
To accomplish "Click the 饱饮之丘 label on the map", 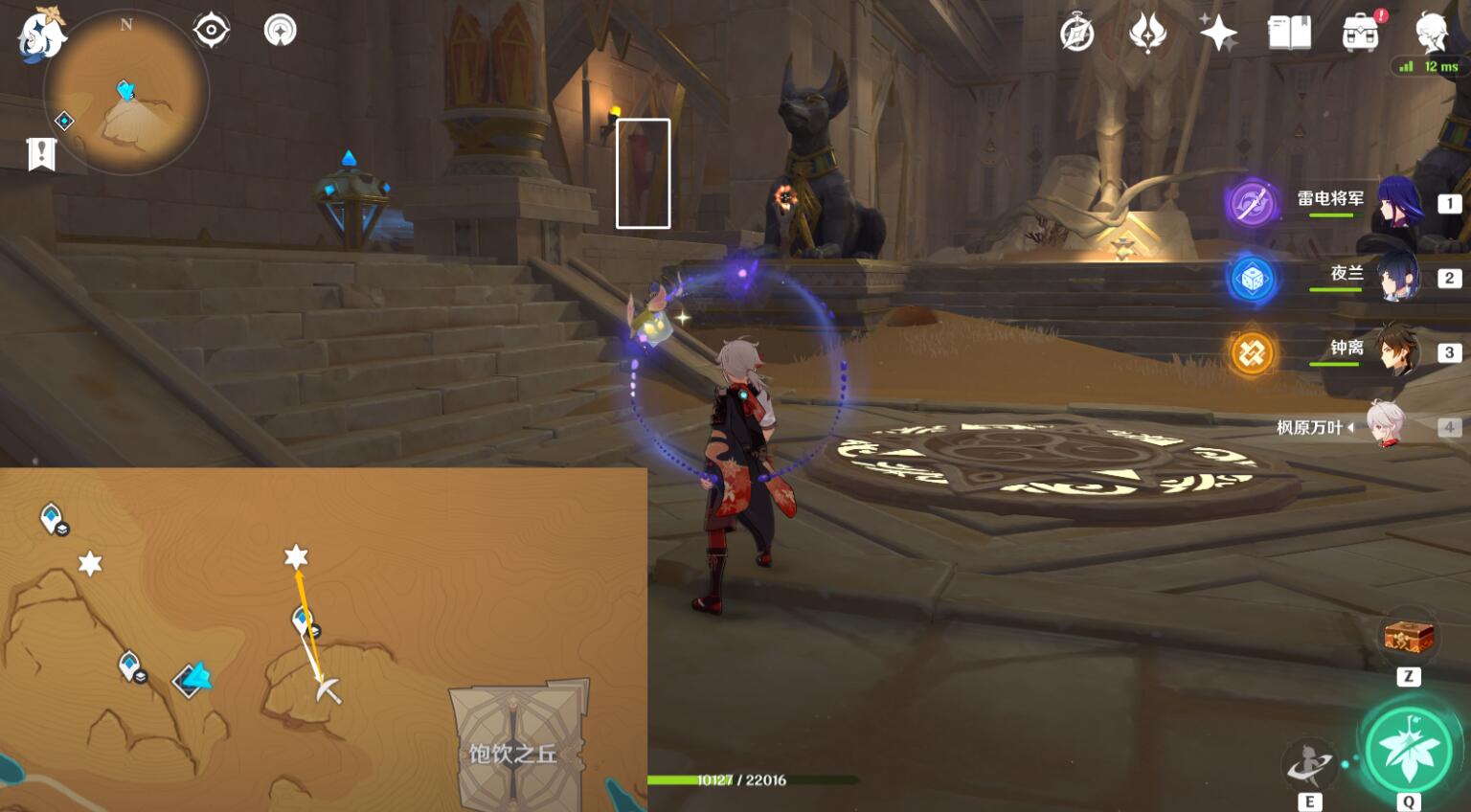I will (513, 754).
